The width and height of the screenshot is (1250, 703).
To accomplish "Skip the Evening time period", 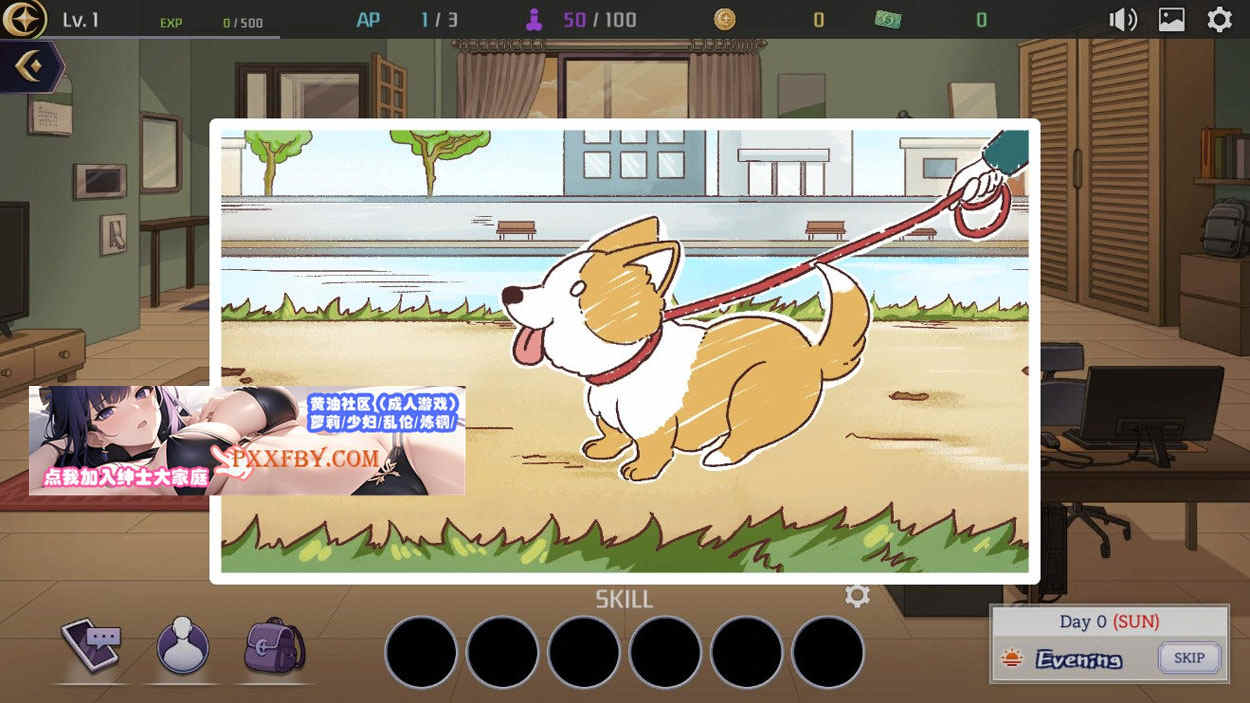I will [1189, 658].
